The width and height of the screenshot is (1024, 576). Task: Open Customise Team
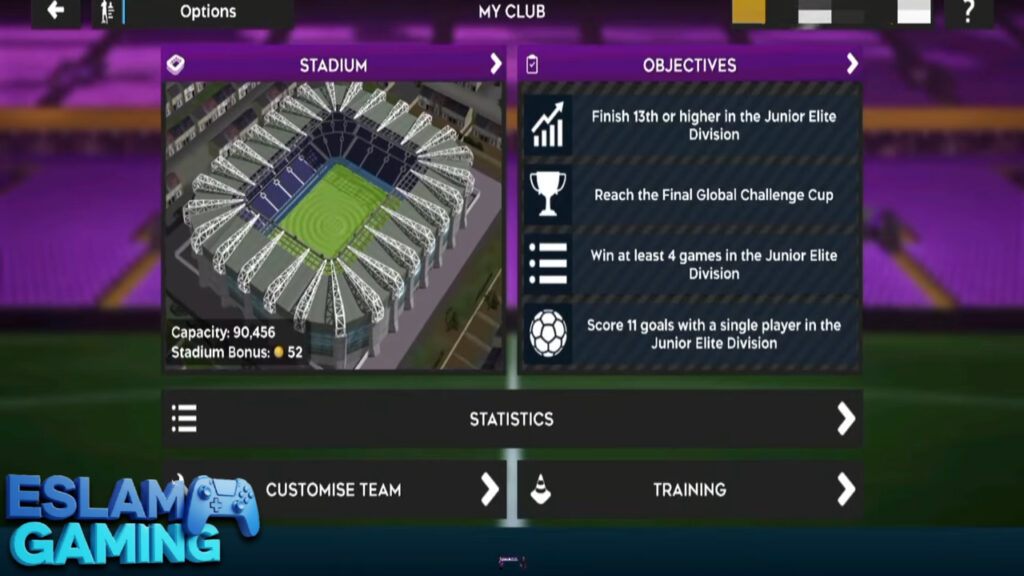pyautogui.click(x=334, y=490)
